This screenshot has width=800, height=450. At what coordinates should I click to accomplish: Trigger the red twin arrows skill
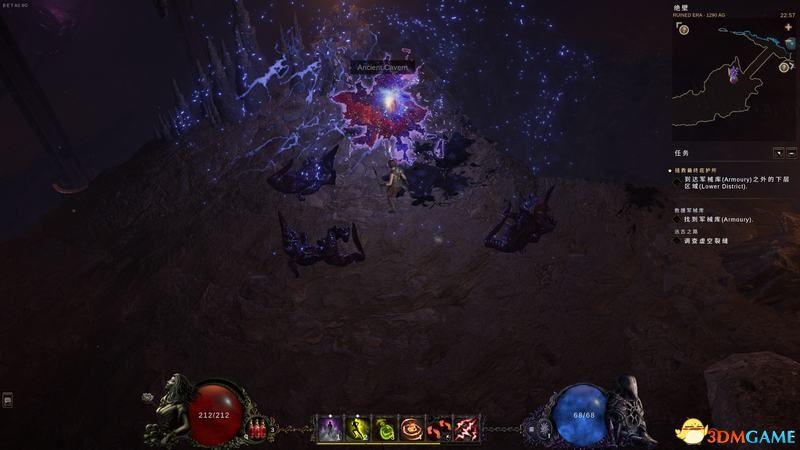pyautogui.click(x=439, y=429)
